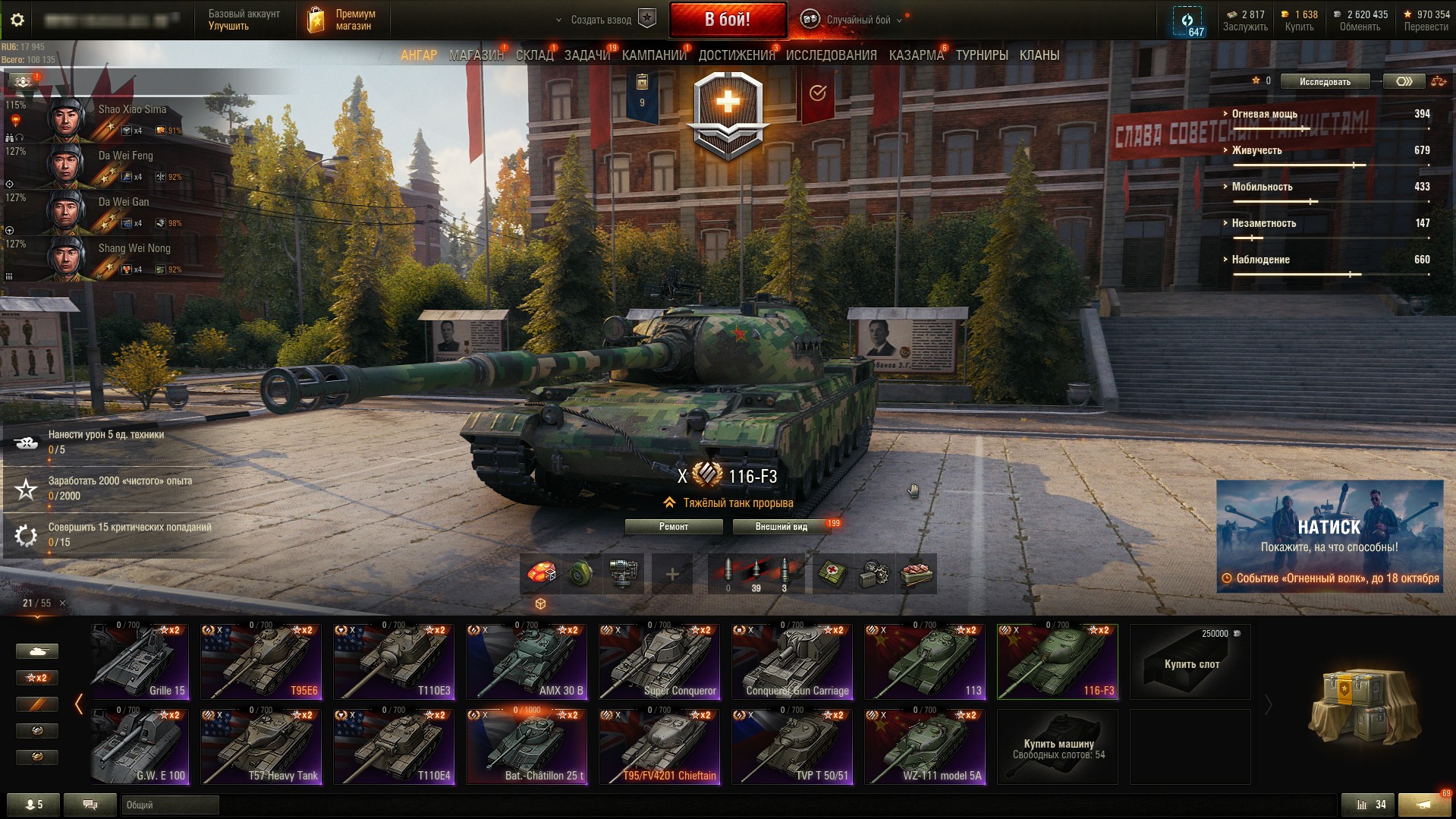The image size is (1456, 819).
Task: Select the WZ-111 model 5A tank
Action: [x=925, y=747]
